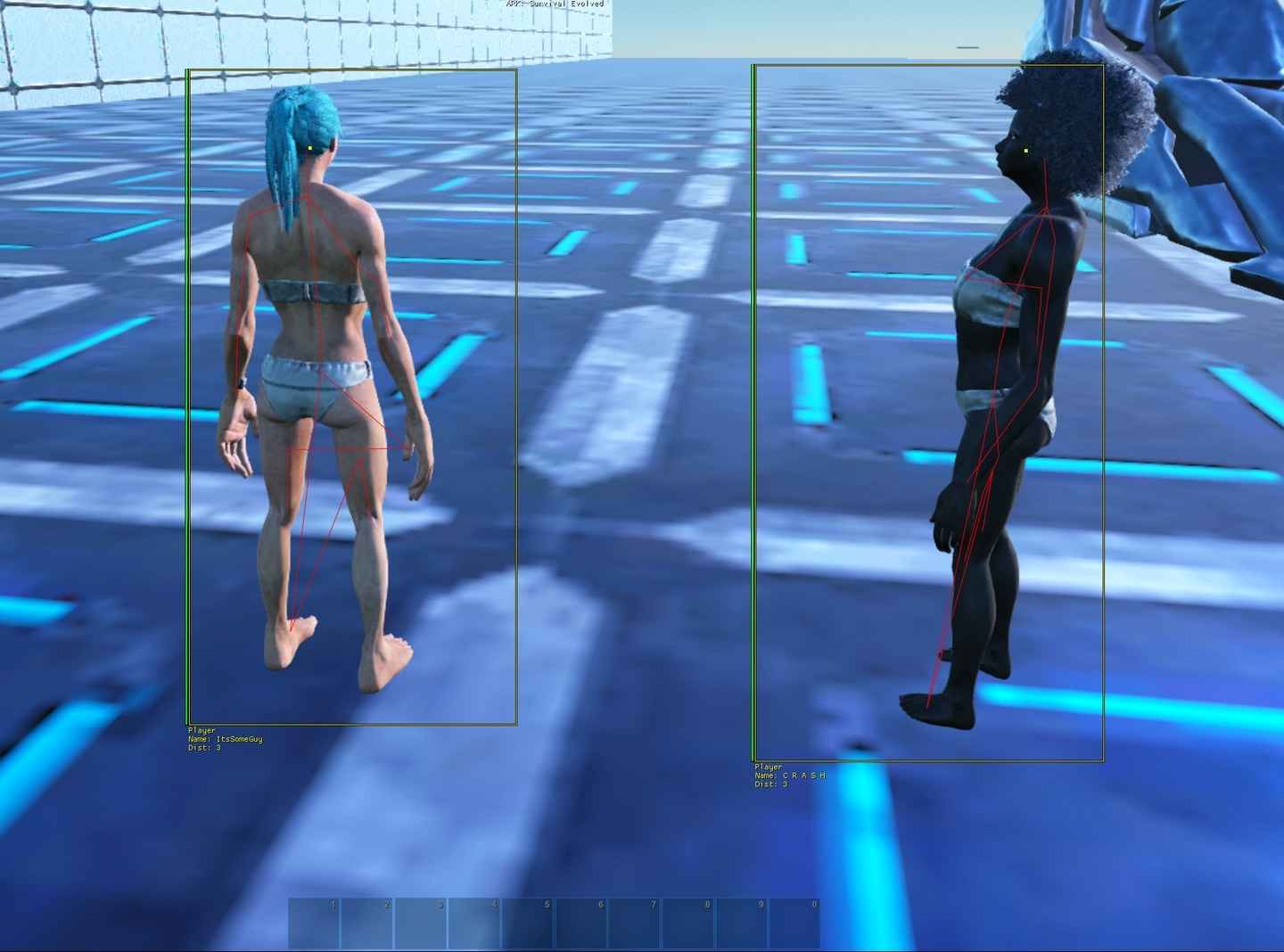Click the Player label above C R A S H
This screenshot has height=952, width=1284.
pyautogui.click(x=768, y=767)
